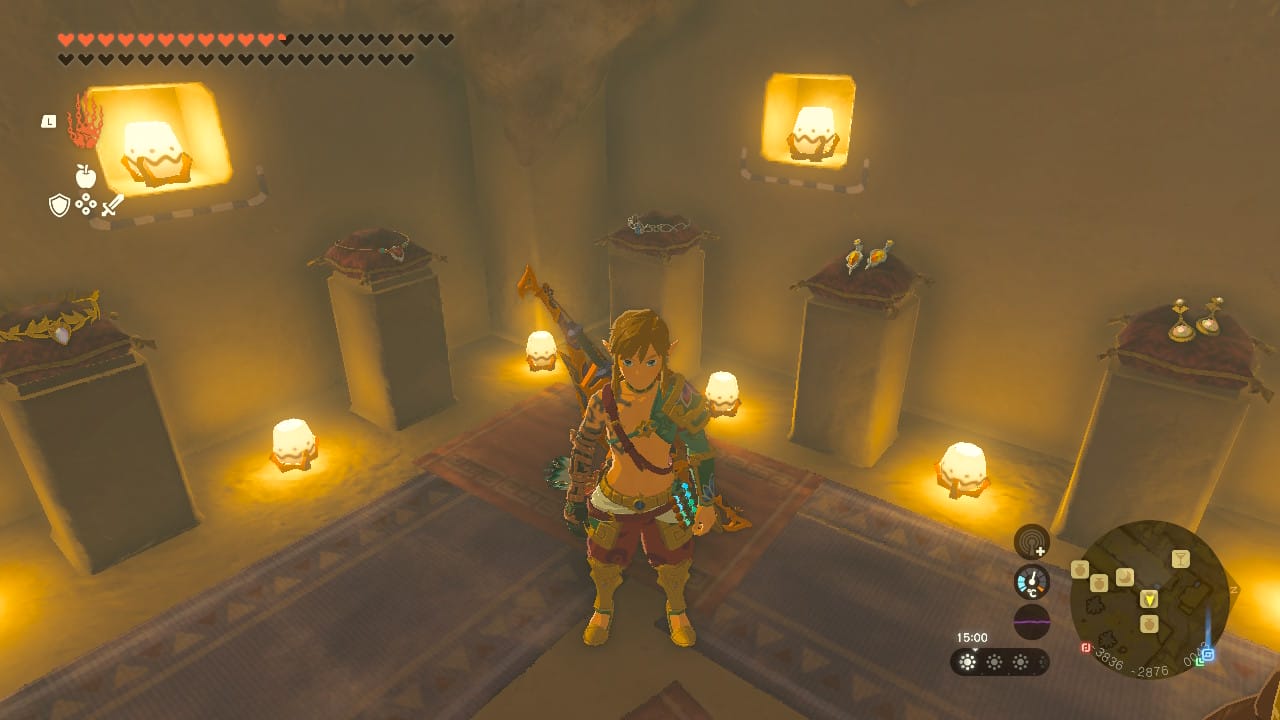Expand the weather forecast caret arrow
1280x720 pixels.
[x=975, y=649]
